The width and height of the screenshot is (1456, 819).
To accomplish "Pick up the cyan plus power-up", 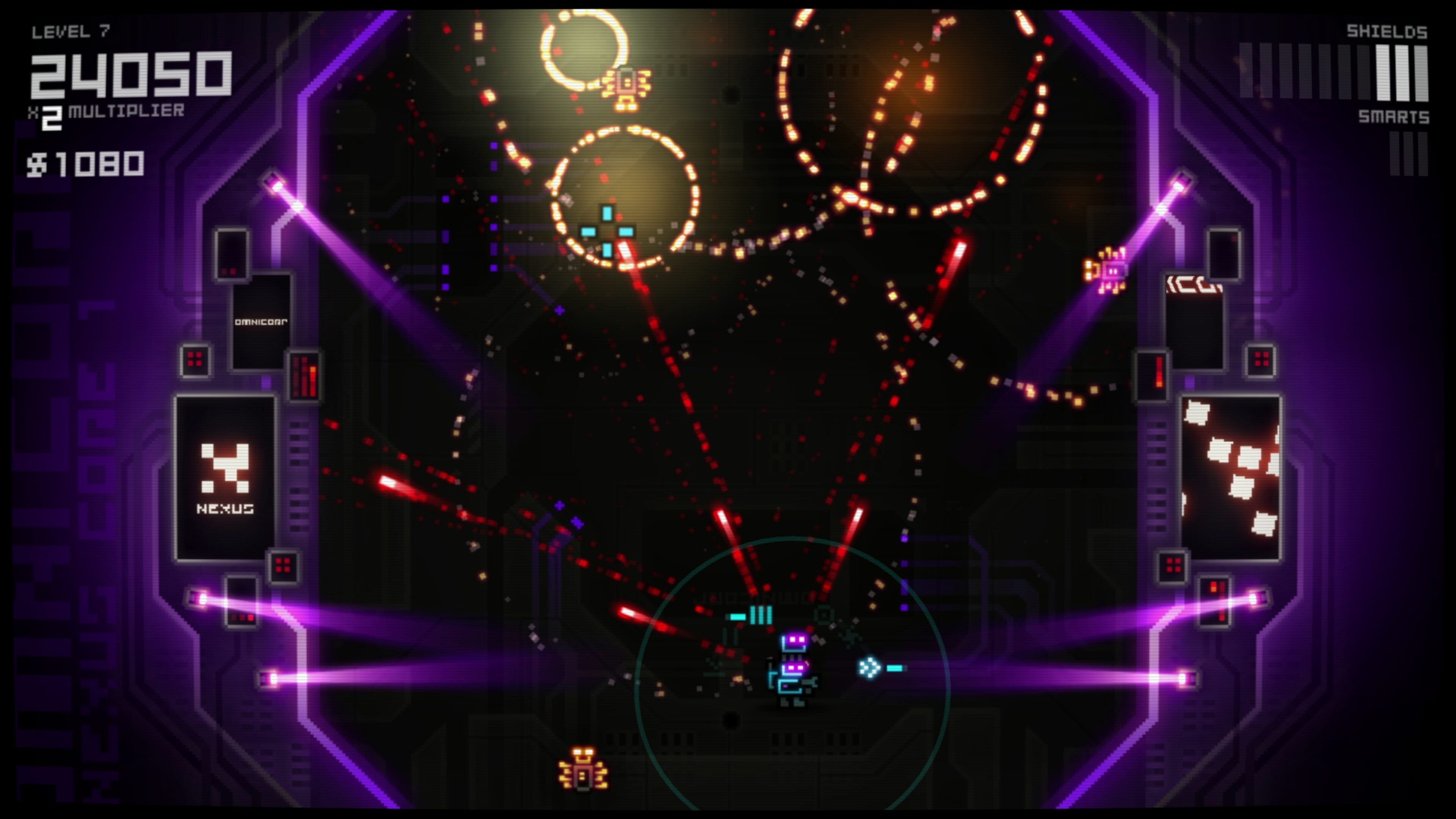I will (x=607, y=232).
